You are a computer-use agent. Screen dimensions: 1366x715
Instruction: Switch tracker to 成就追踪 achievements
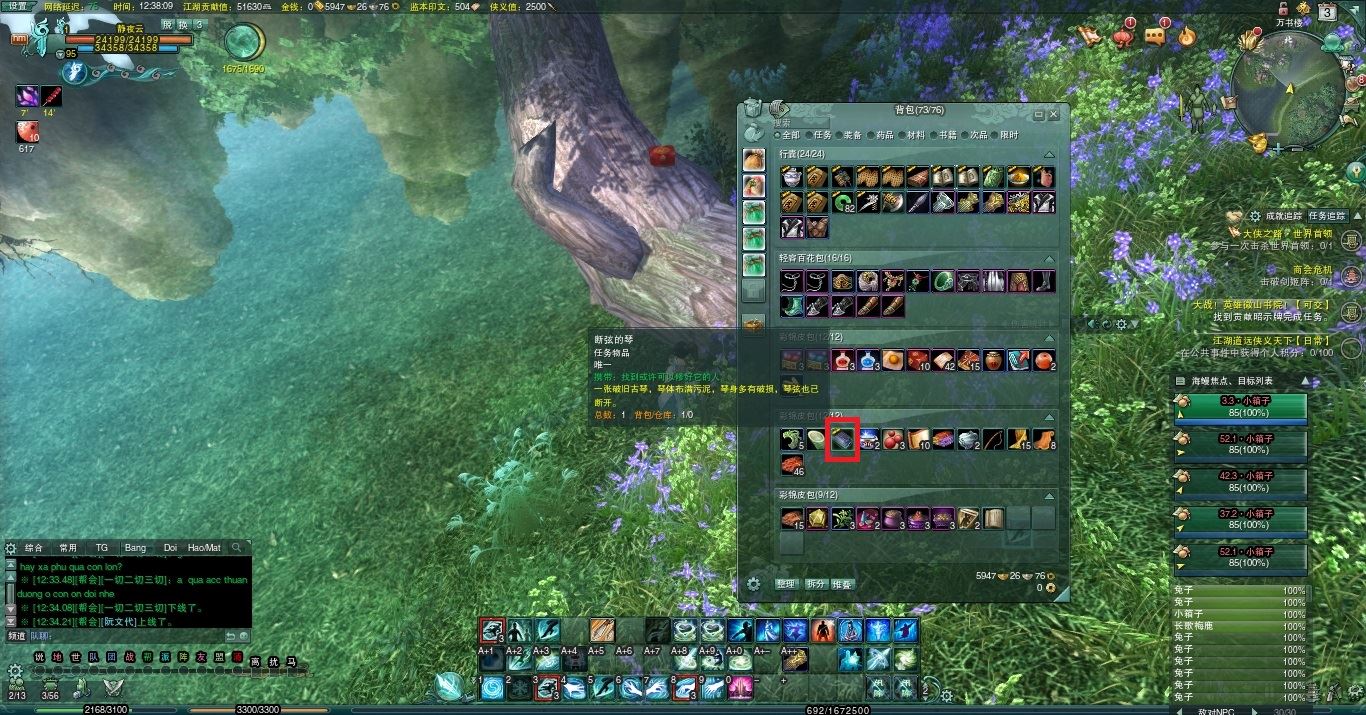(1282, 216)
